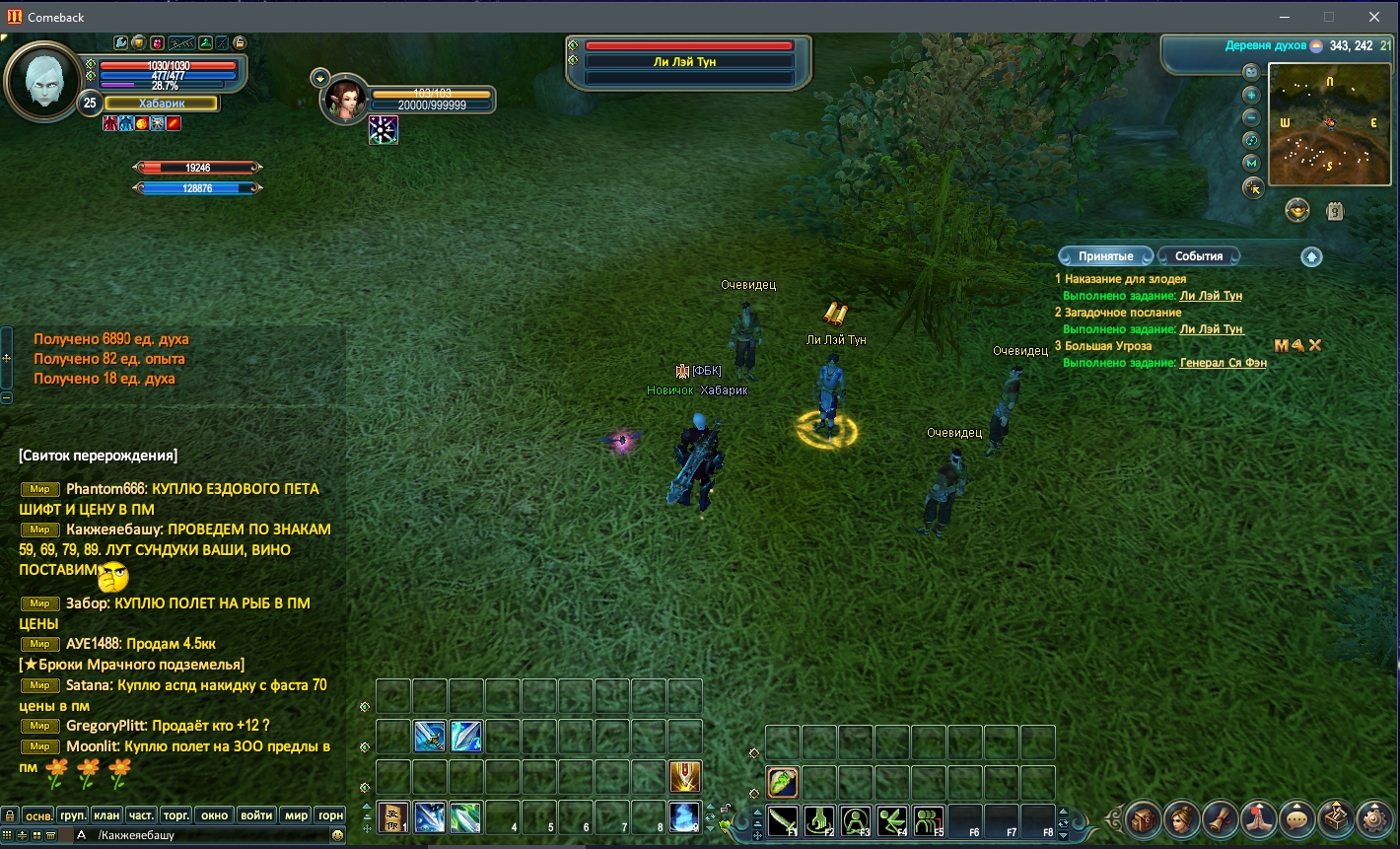Close the Comeback game window

[x=1374, y=17]
